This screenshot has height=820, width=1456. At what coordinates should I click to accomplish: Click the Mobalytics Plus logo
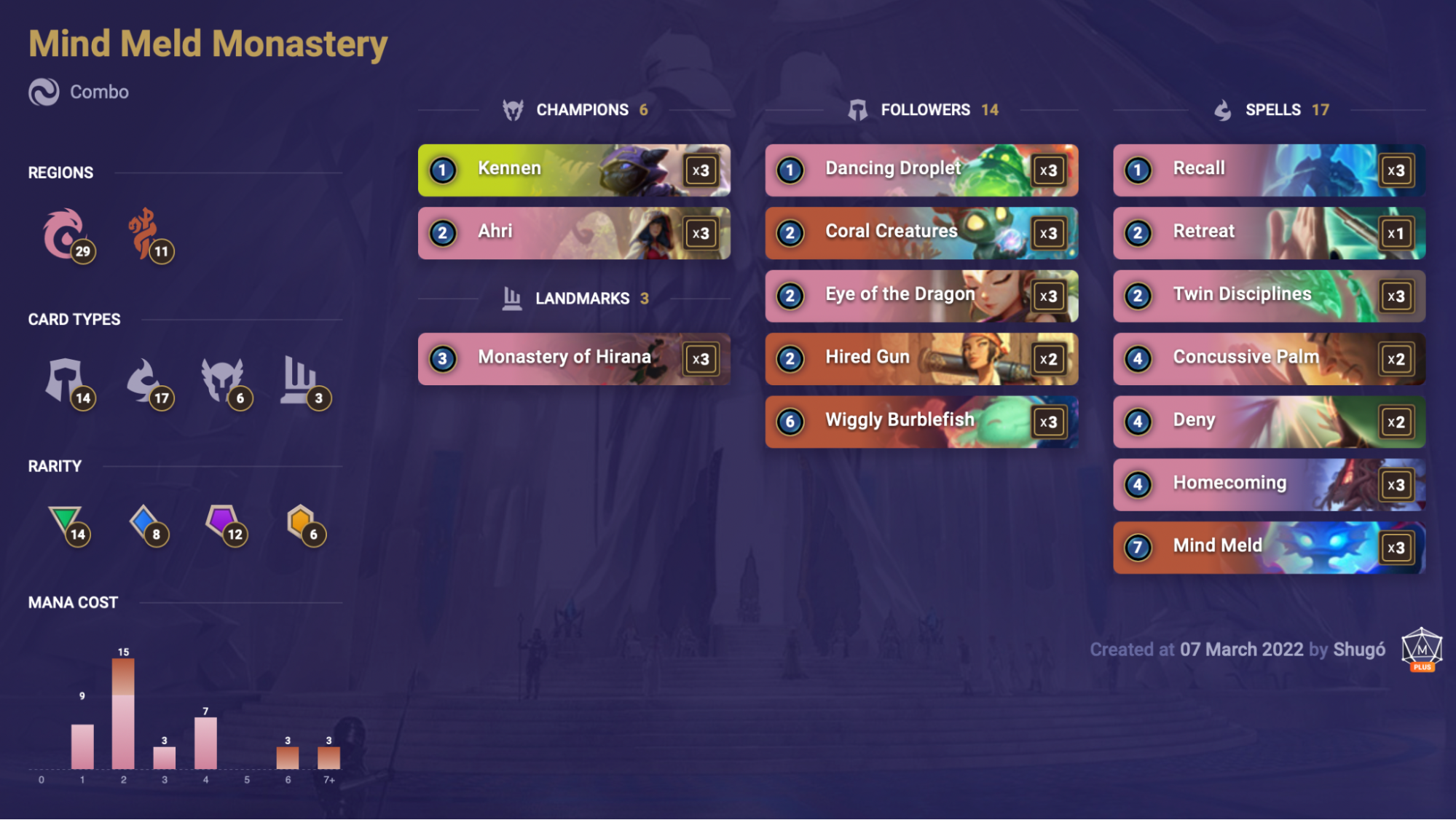click(1421, 650)
